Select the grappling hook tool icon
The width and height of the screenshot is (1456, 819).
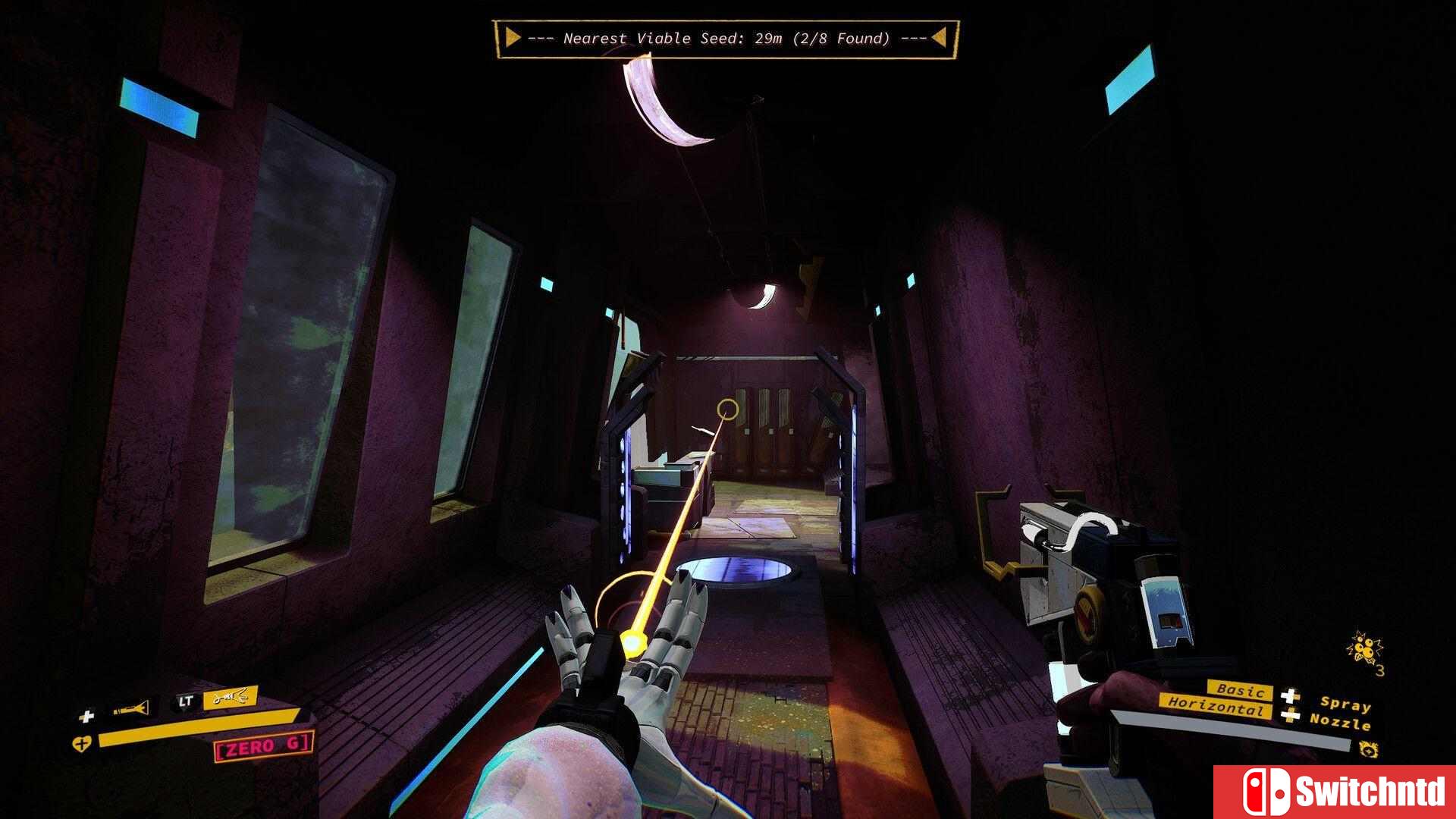pyautogui.click(x=230, y=697)
